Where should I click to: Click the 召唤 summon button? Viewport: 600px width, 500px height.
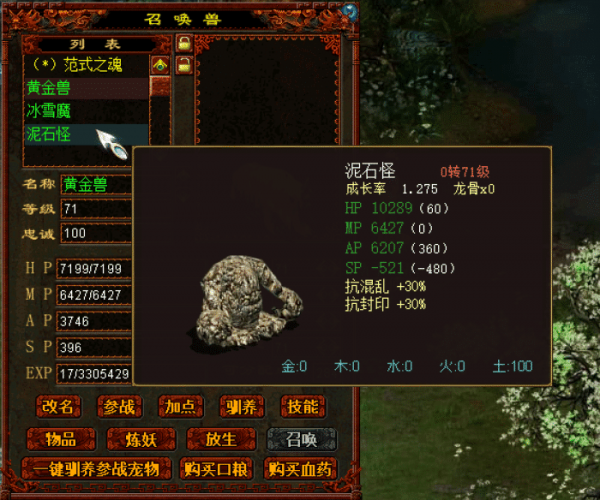[300, 438]
